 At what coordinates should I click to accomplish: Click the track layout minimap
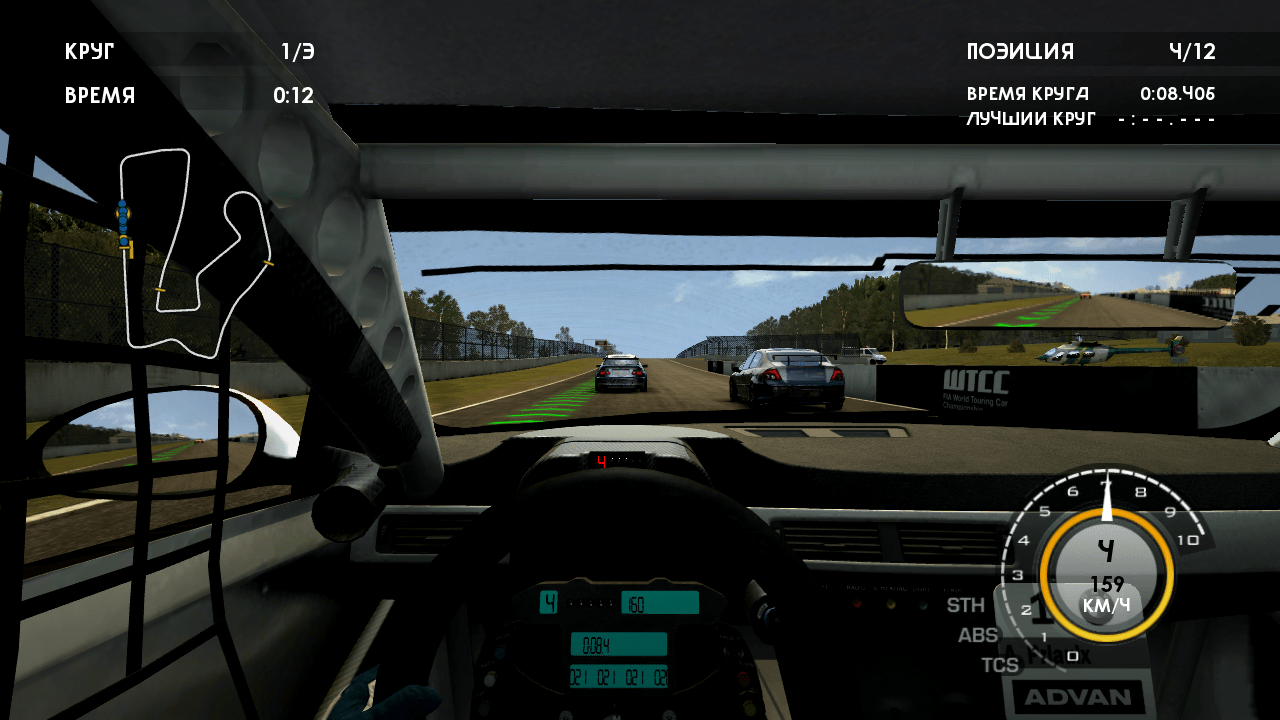point(195,252)
